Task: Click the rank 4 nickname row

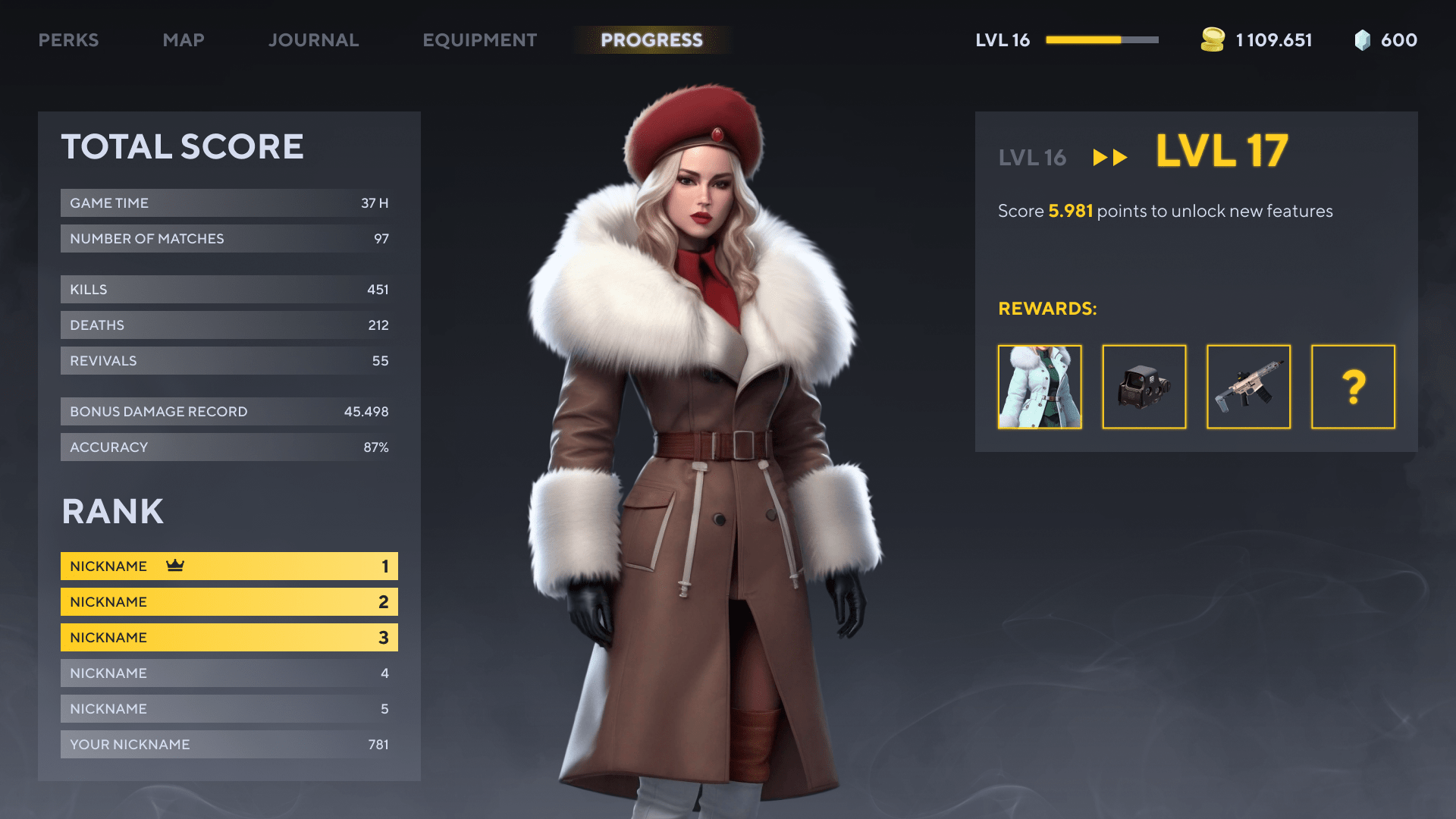Action: 229,673
